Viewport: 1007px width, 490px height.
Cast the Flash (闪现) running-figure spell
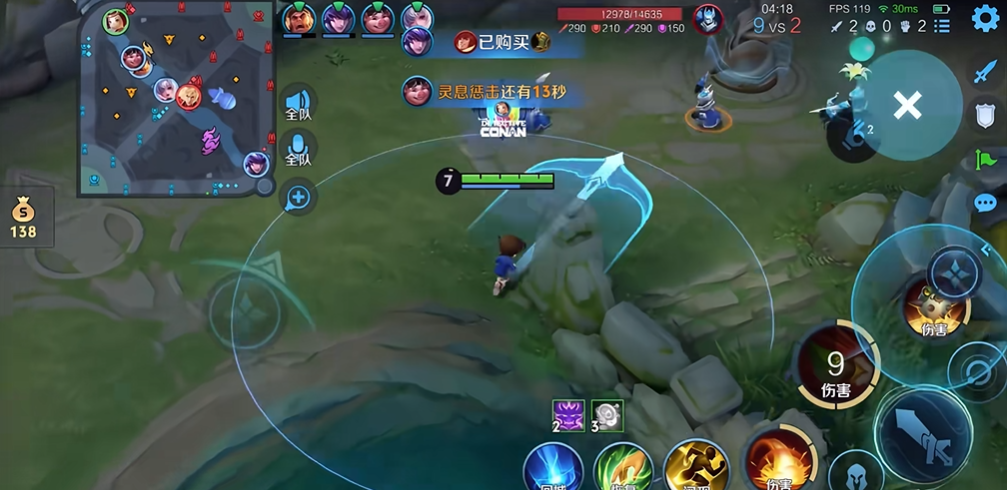click(x=696, y=467)
